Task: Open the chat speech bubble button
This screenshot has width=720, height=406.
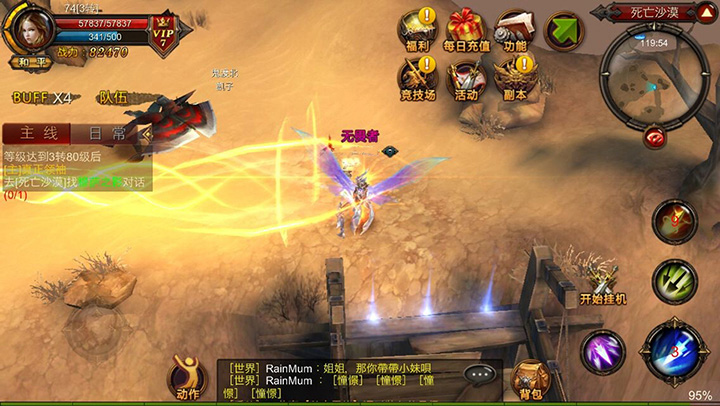Action: coord(481,374)
